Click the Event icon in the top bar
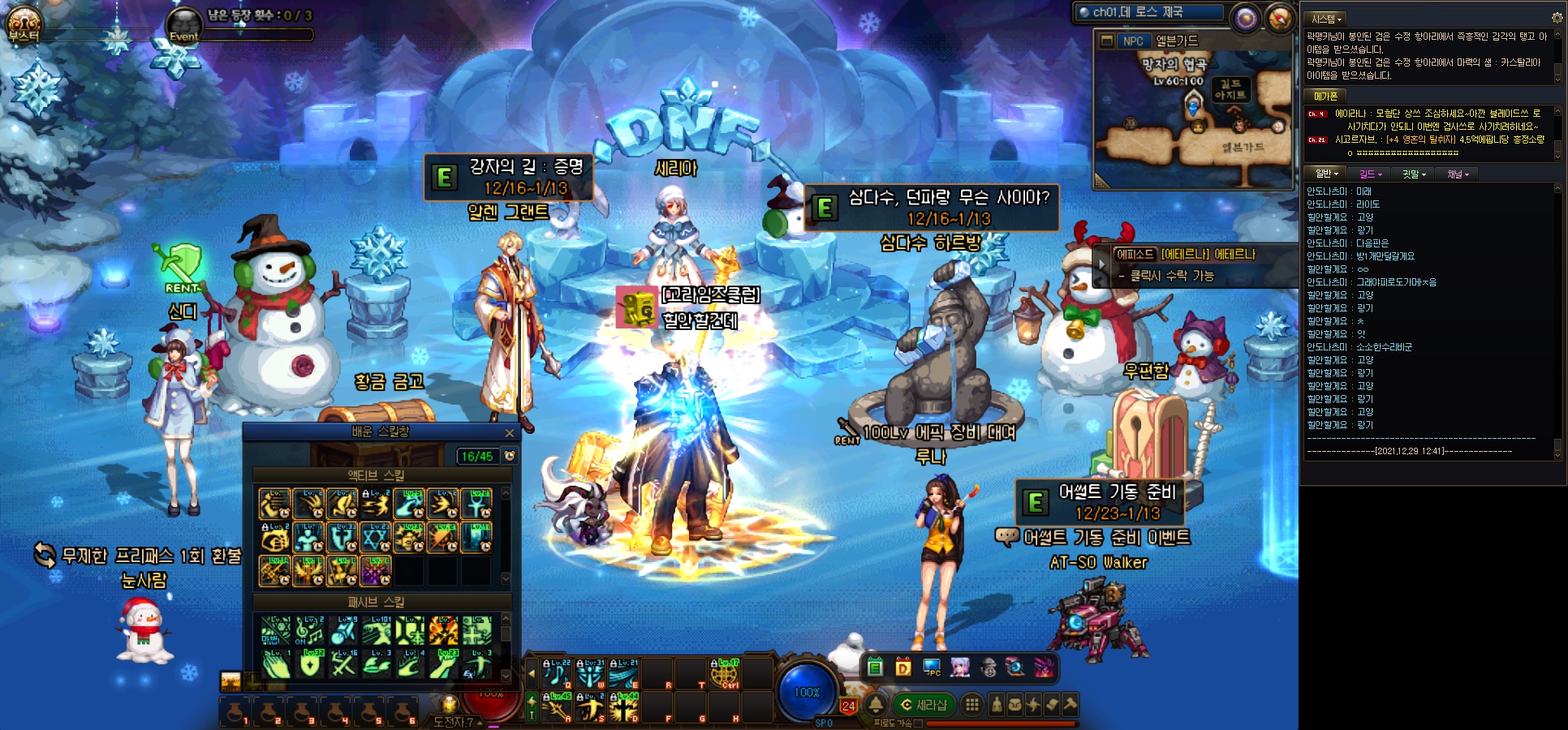The width and height of the screenshot is (1568, 730). tap(184, 26)
